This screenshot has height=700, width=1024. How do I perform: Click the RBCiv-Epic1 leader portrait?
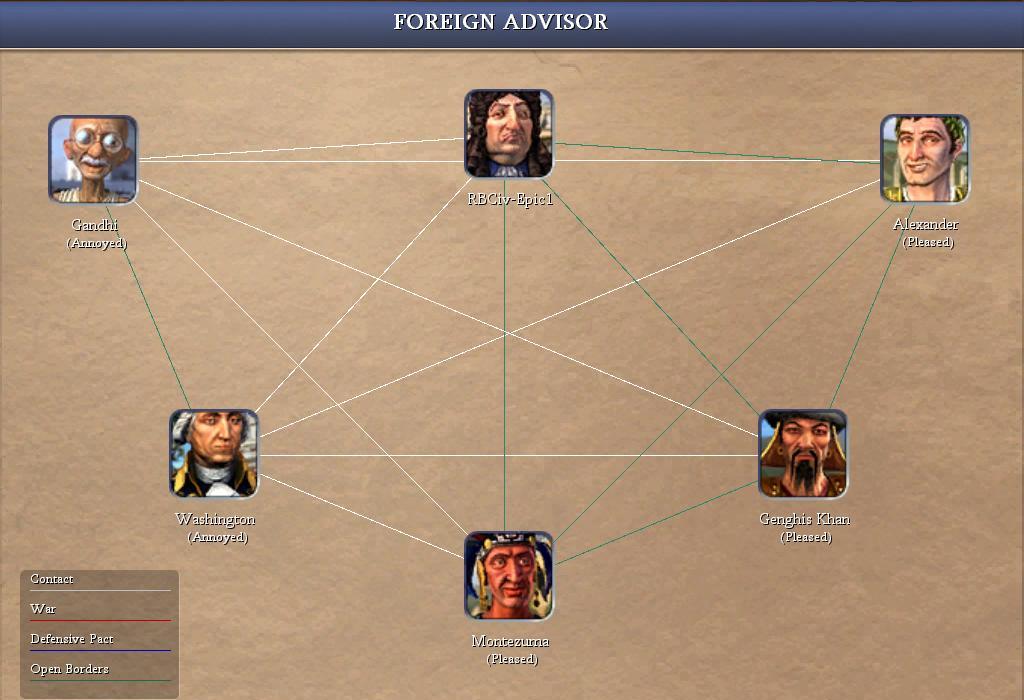508,134
